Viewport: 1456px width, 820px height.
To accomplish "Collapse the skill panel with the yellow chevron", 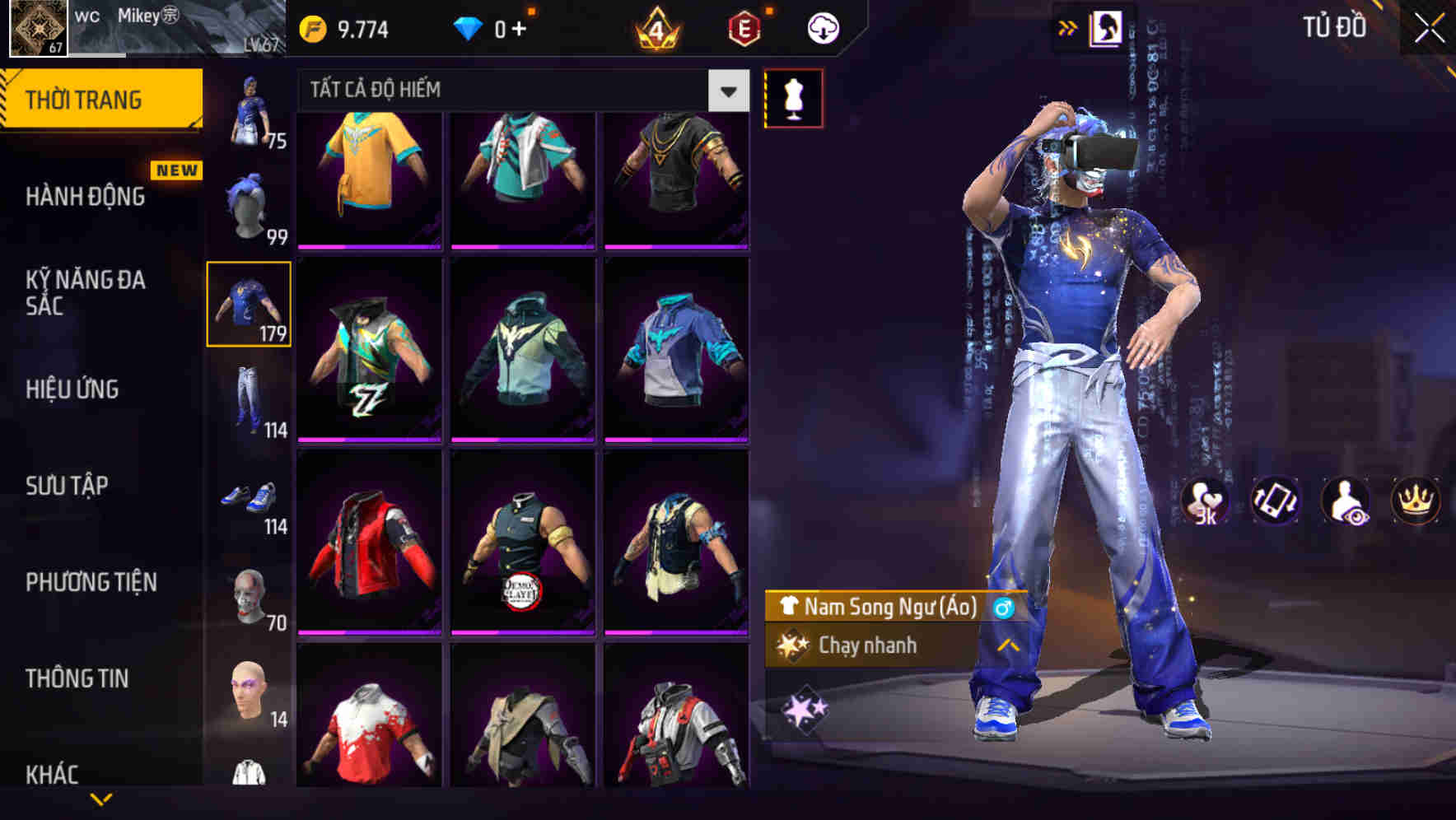I will (x=1006, y=646).
